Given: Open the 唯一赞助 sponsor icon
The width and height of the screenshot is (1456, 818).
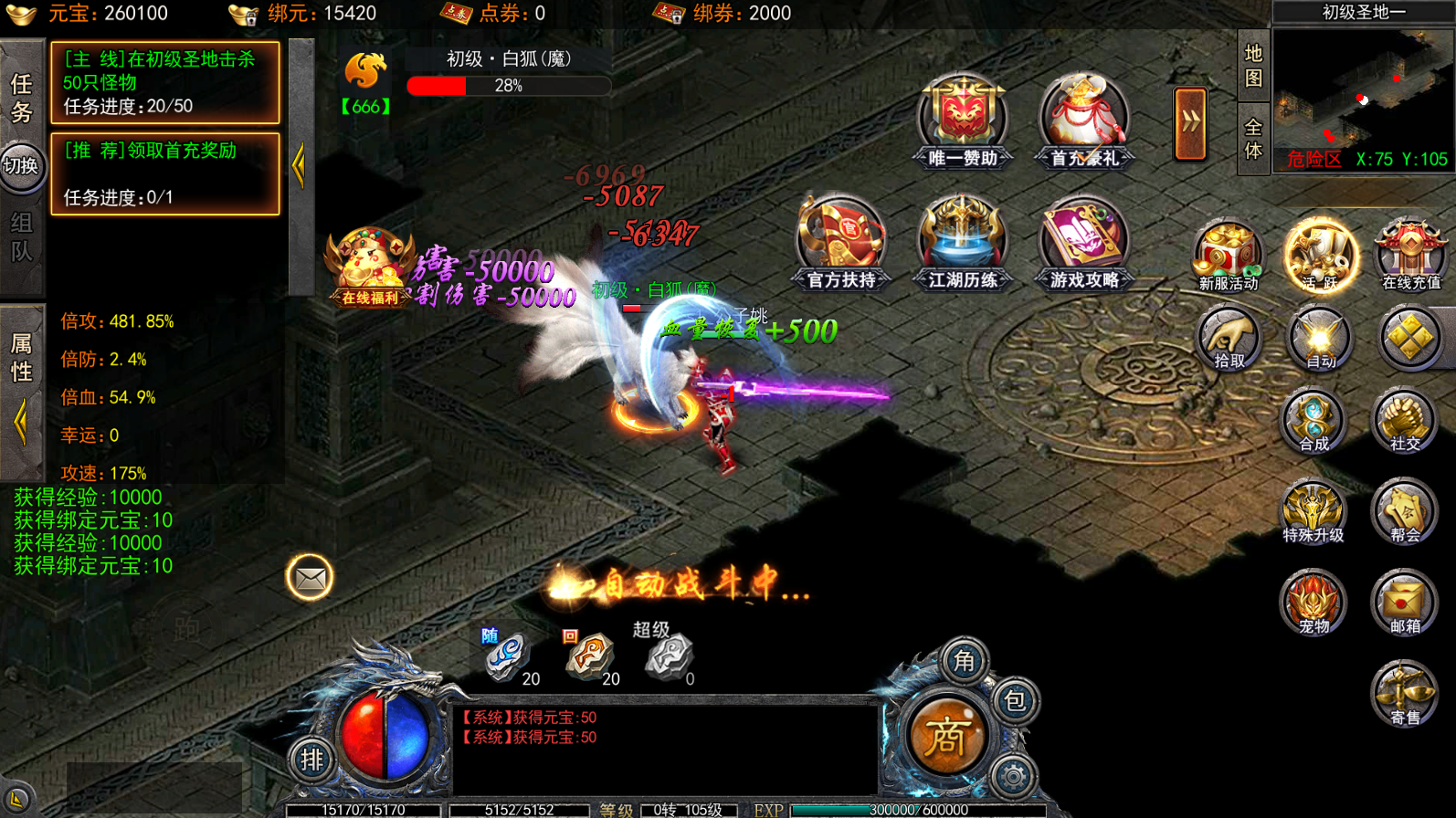Looking at the screenshot, I should pos(962,121).
